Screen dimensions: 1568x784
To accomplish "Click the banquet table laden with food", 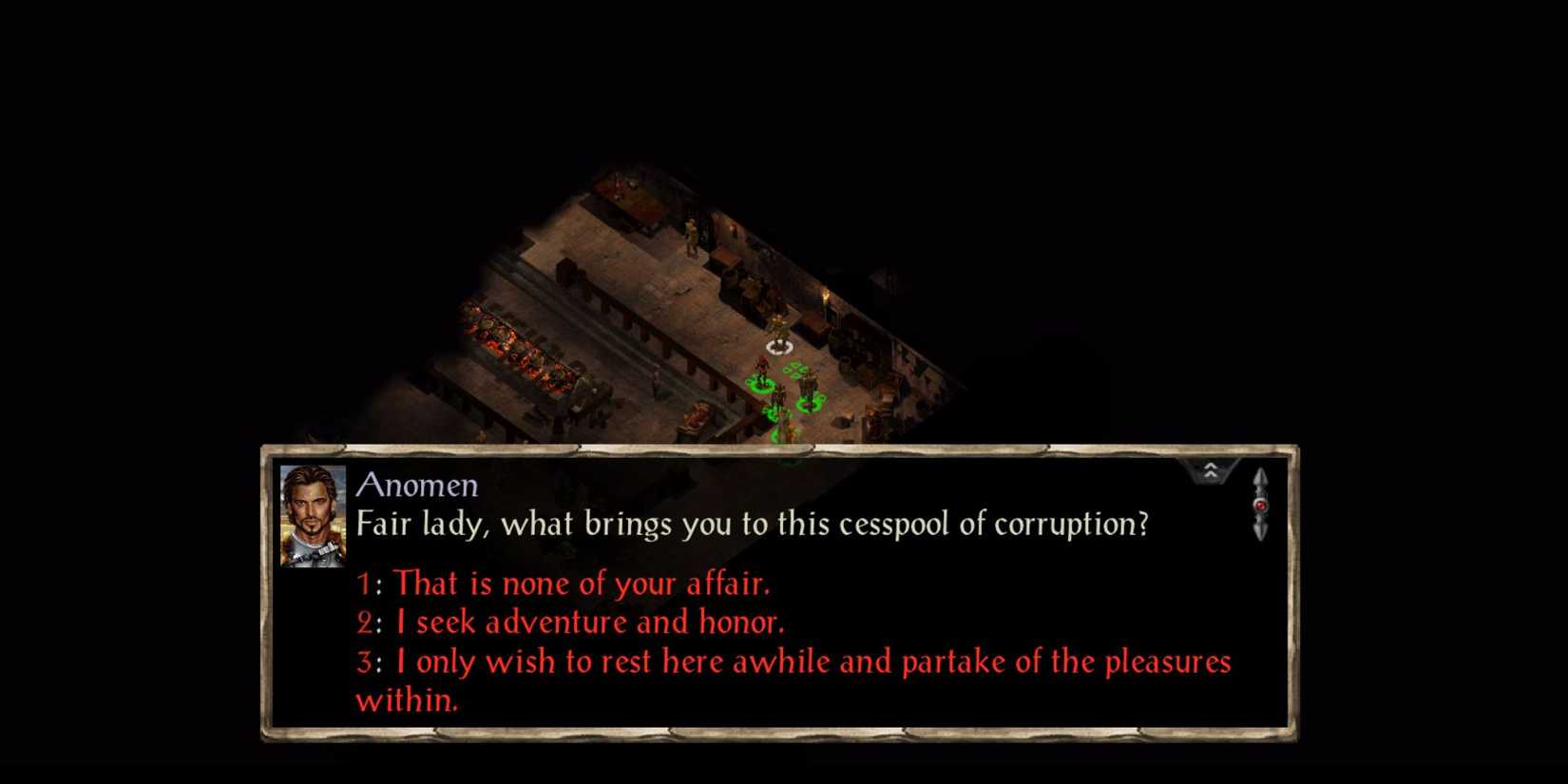I will pos(525,352).
